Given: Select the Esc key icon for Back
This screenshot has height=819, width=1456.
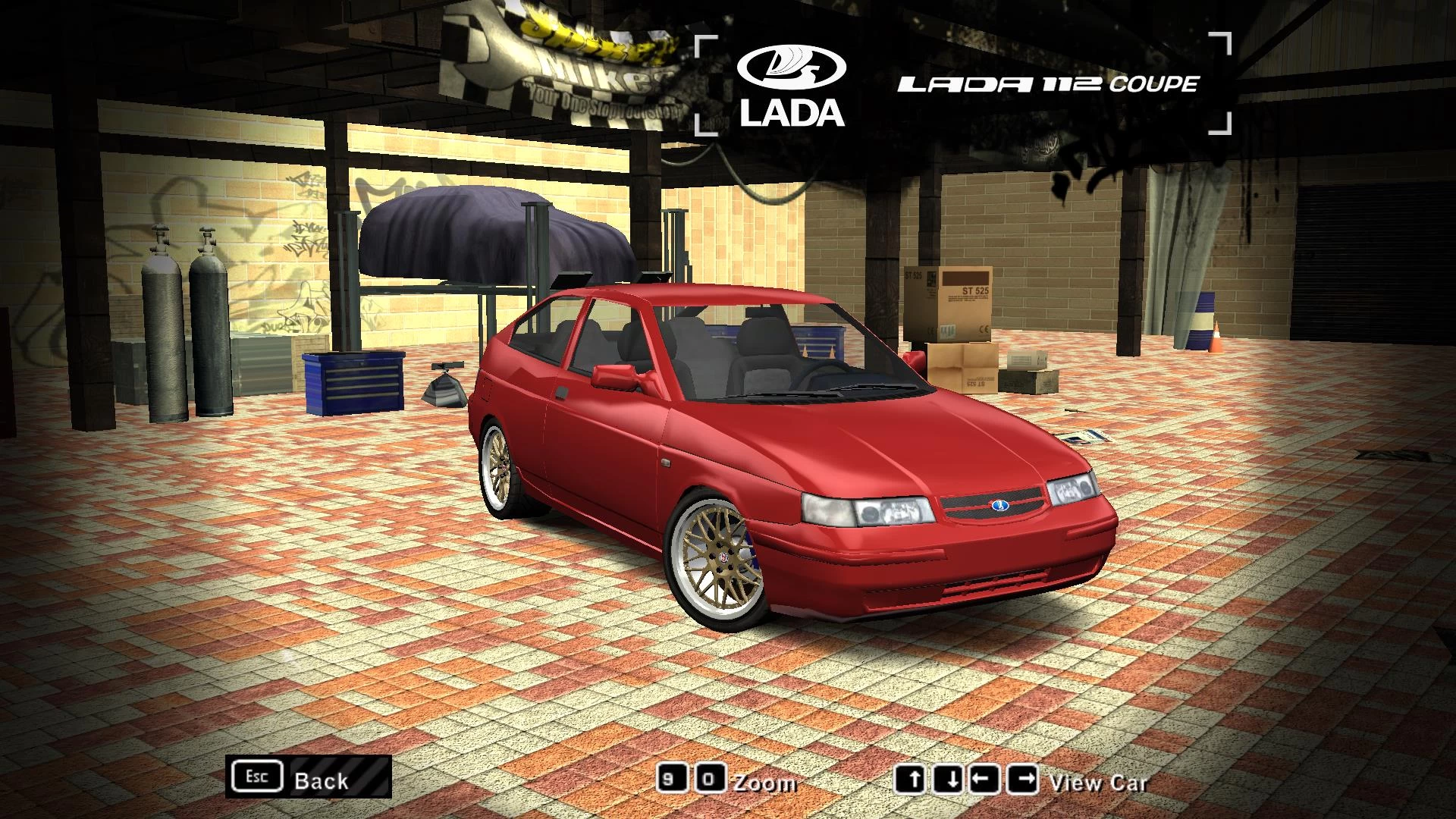Looking at the screenshot, I should point(259,776).
